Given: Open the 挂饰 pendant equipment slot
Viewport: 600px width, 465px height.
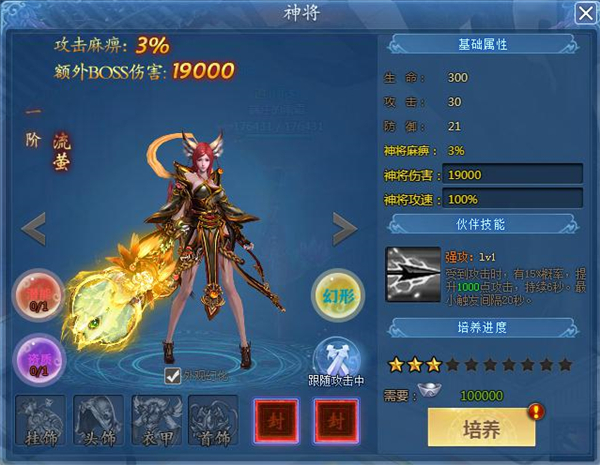Looking at the screenshot, I should 41,420.
